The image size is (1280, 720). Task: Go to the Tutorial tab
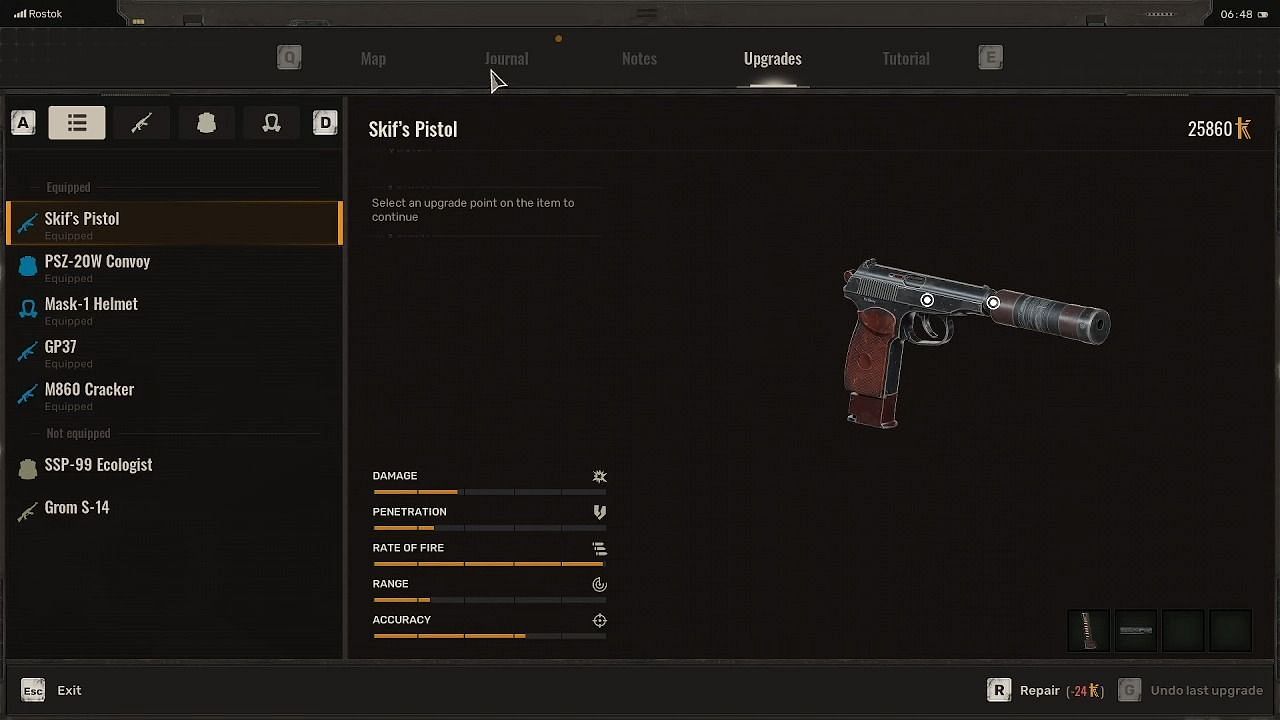(905, 59)
